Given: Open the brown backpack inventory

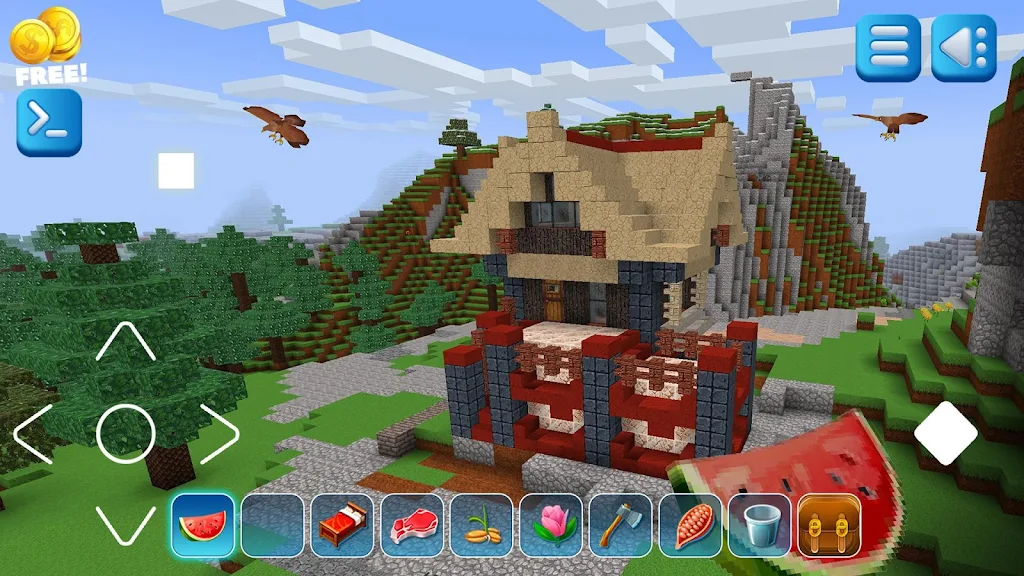Looking at the screenshot, I should tap(829, 524).
